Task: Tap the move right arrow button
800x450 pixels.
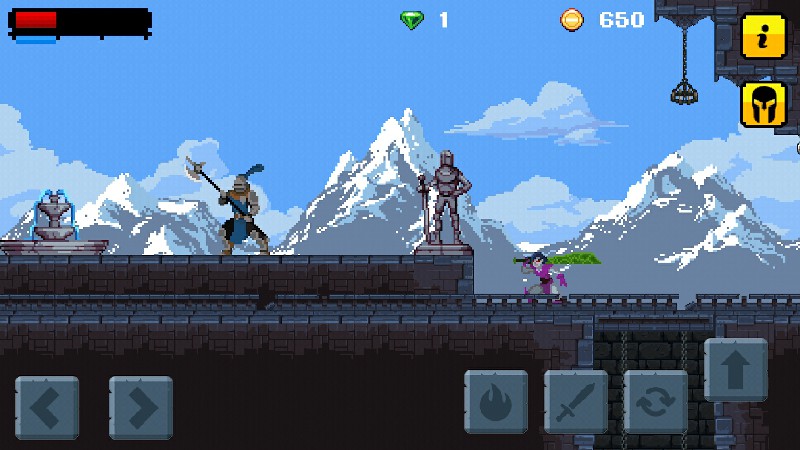Action: click(x=140, y=406)
